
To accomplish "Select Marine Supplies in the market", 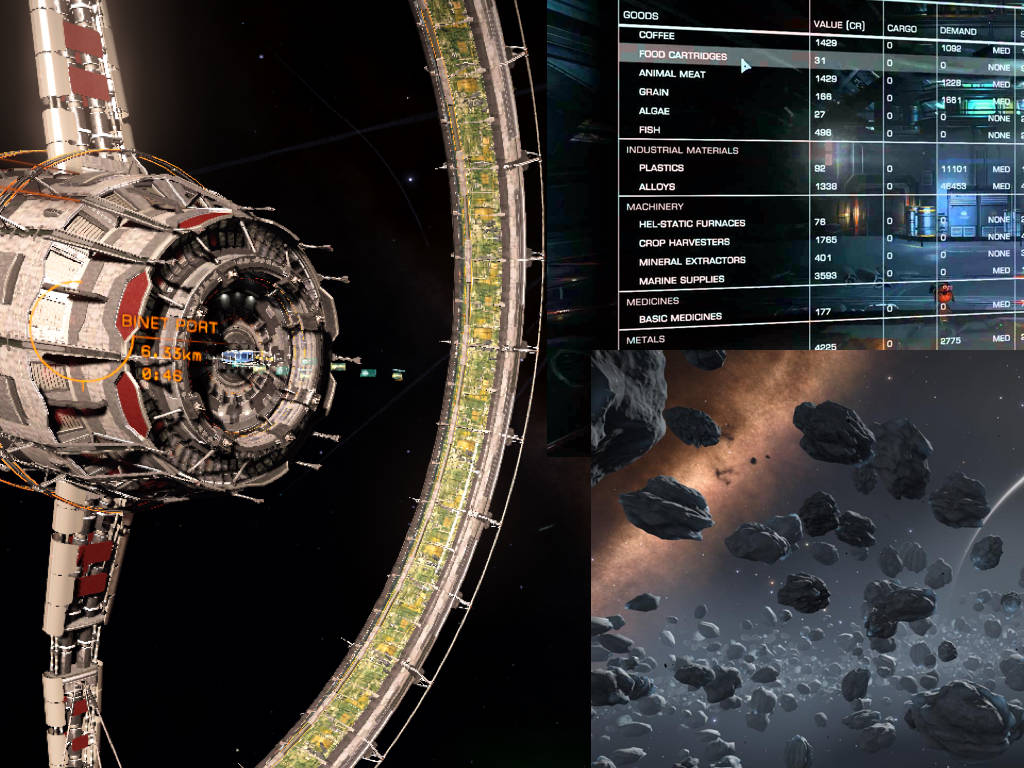I will coord(682,281).
